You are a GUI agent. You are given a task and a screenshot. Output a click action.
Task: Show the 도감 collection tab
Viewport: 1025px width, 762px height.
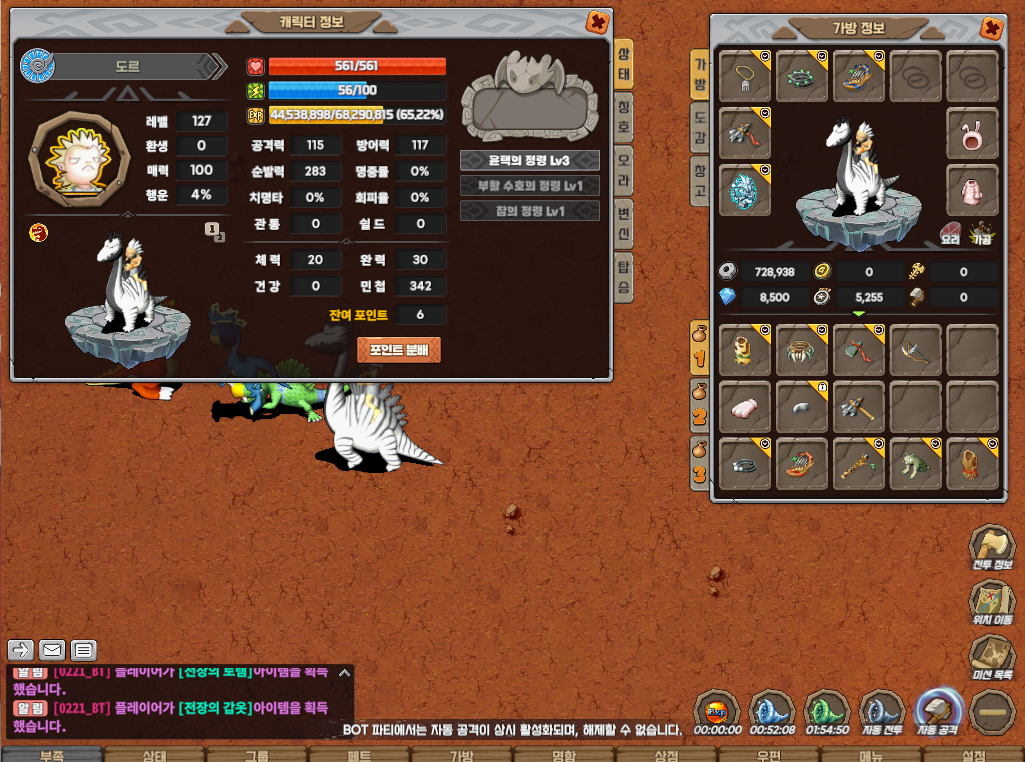point(701,127)
